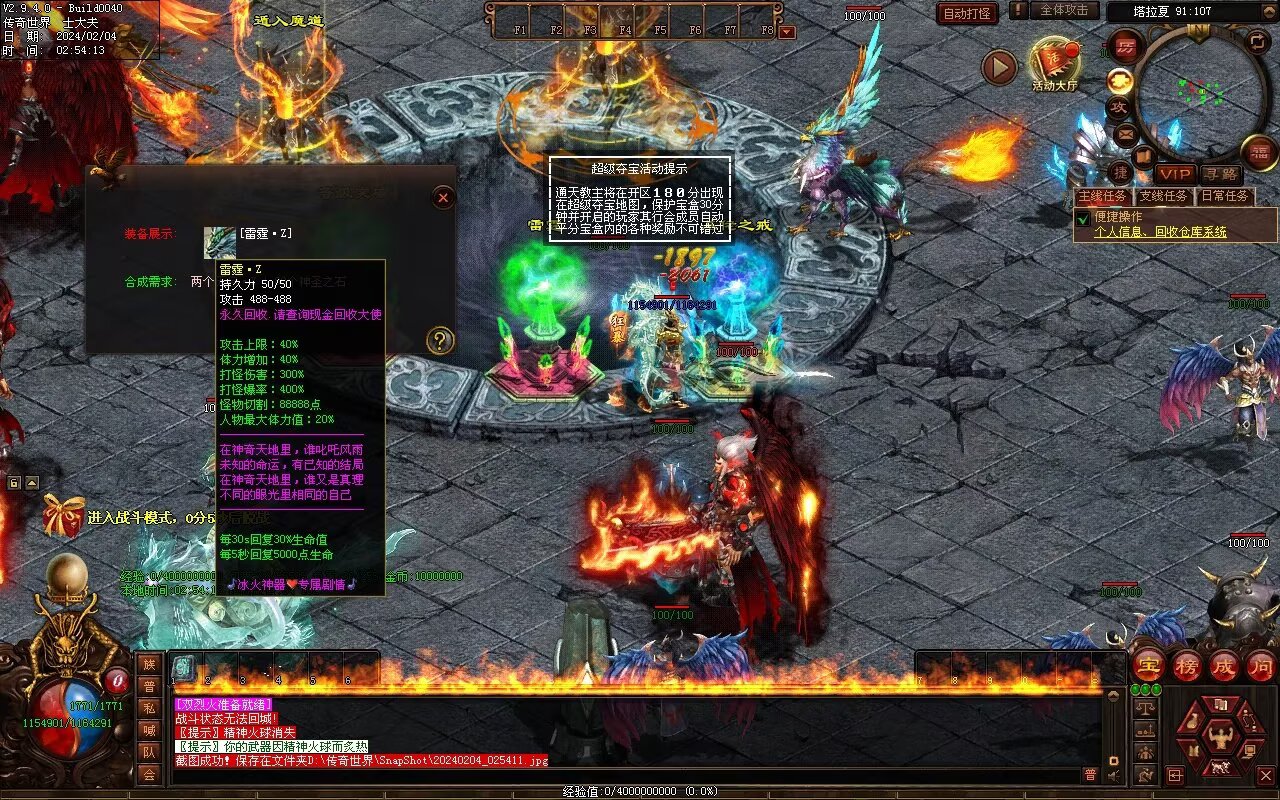Click the question mark help button
This screenshot has height=800, width=1280.
440,341
